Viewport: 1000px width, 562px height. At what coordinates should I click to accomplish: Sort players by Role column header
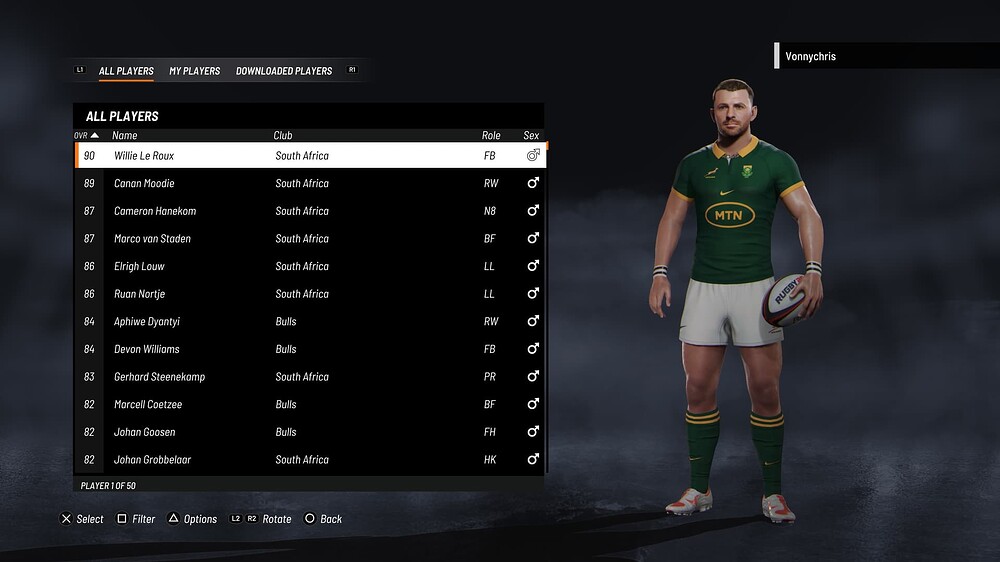(x=491, y=135)
